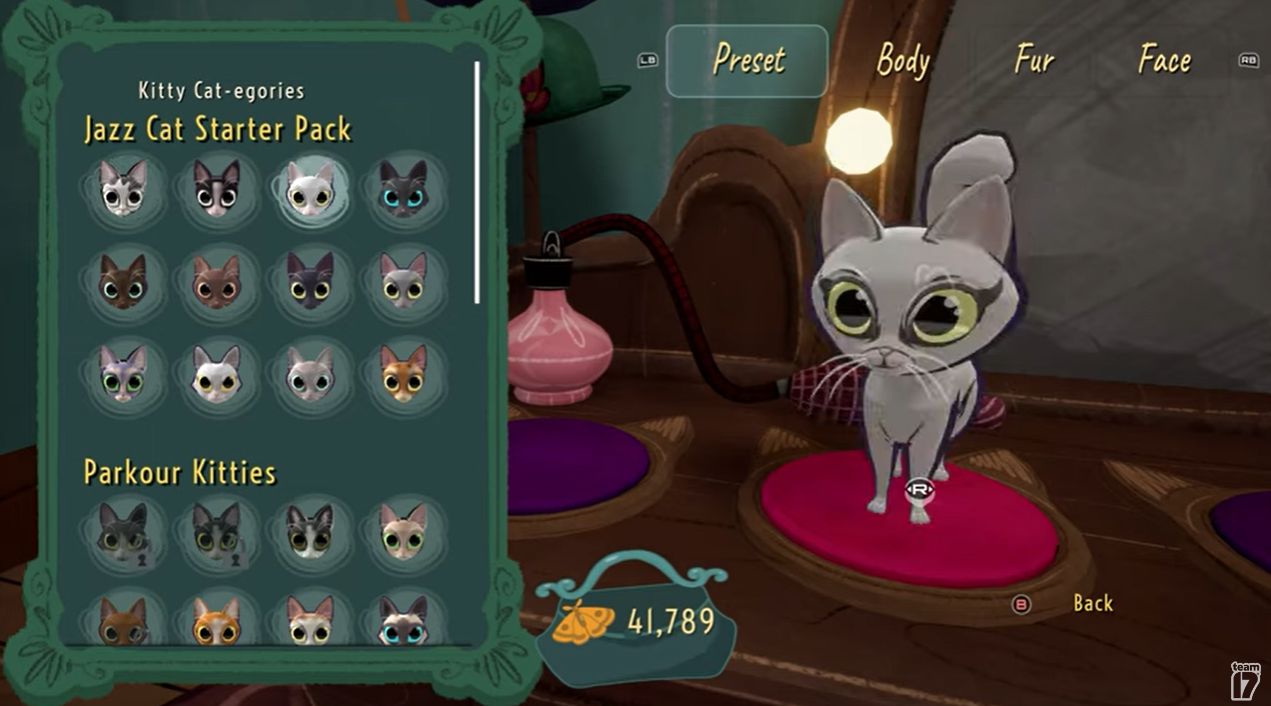Image resolution: width=1271 pixels, height=706 pixels.
Task: Pick the orange-and-white Parkour Kitty preset
Action: click(x=216, y=621)
